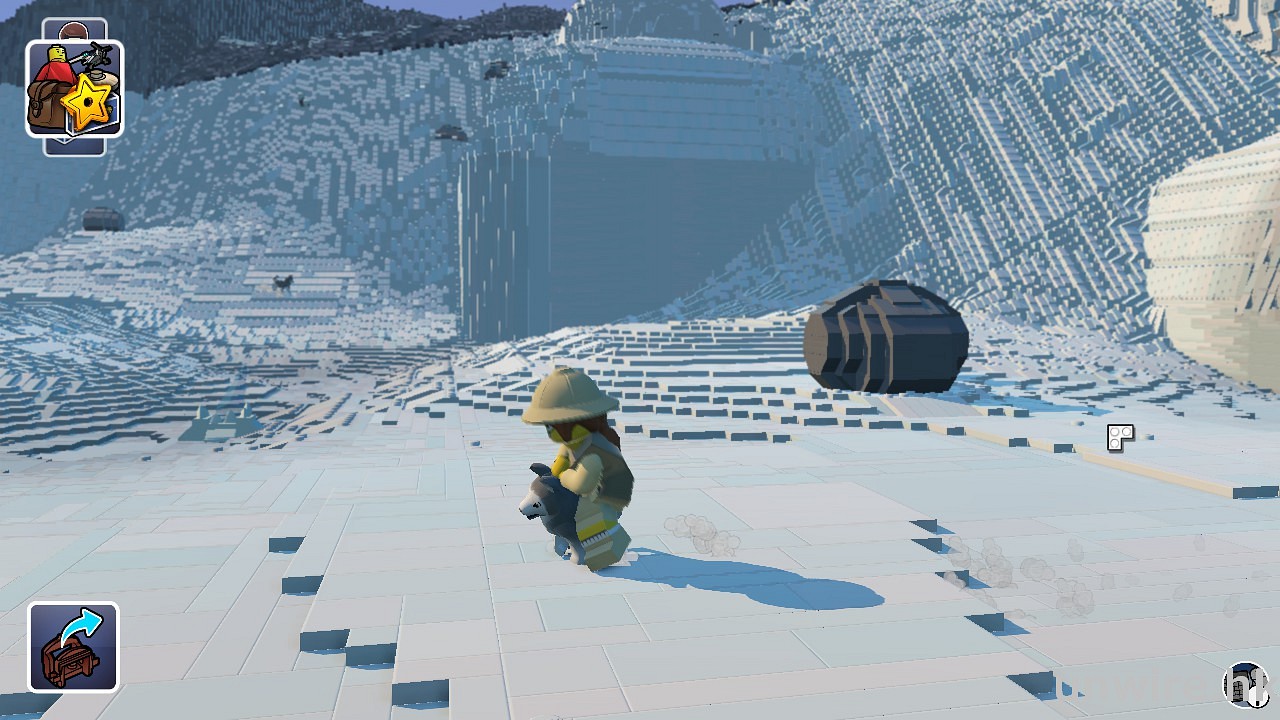Open the backpack inventory icon with star

(74, 89)
